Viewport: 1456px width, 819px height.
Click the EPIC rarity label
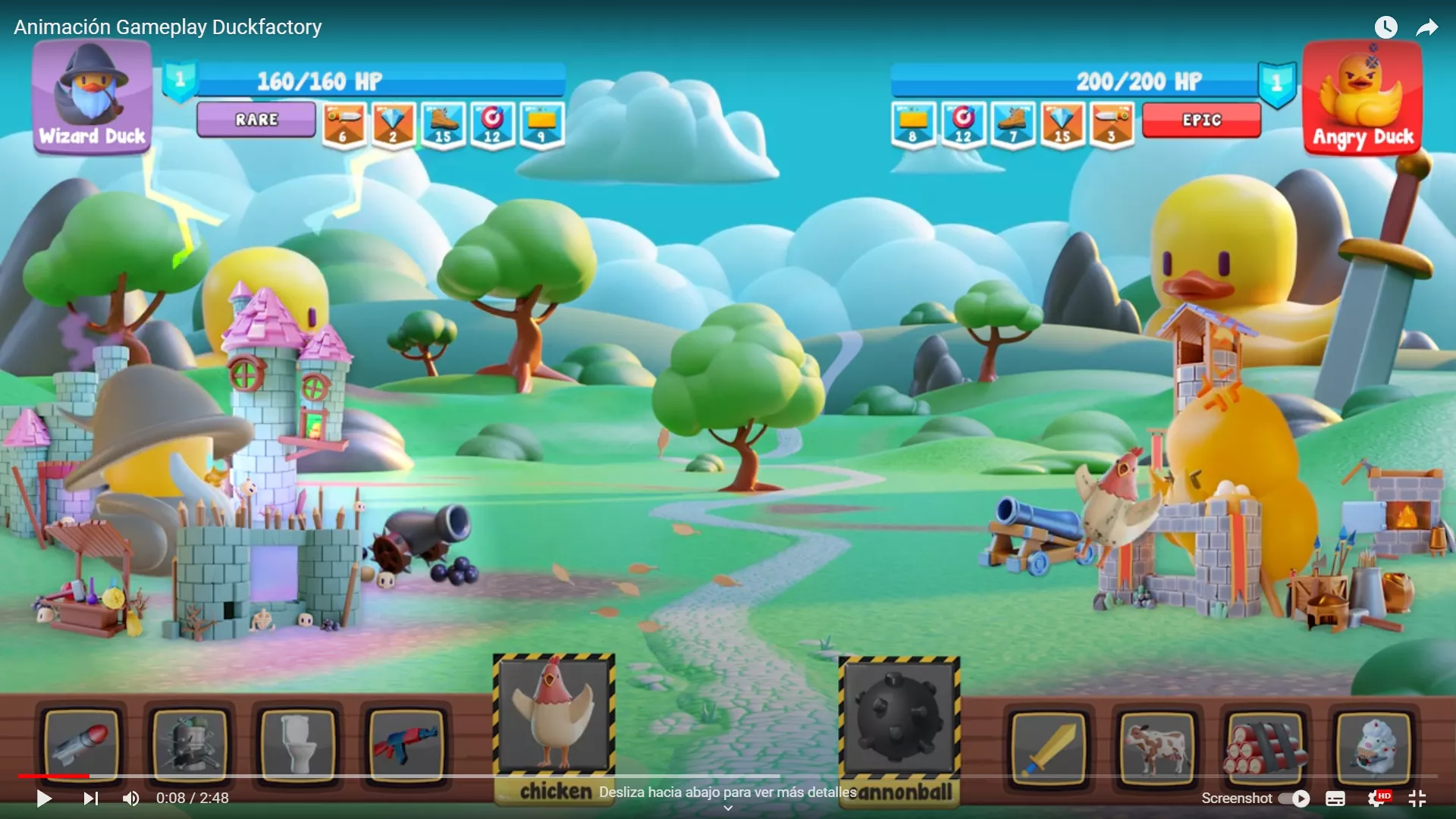coord(1200,119)
